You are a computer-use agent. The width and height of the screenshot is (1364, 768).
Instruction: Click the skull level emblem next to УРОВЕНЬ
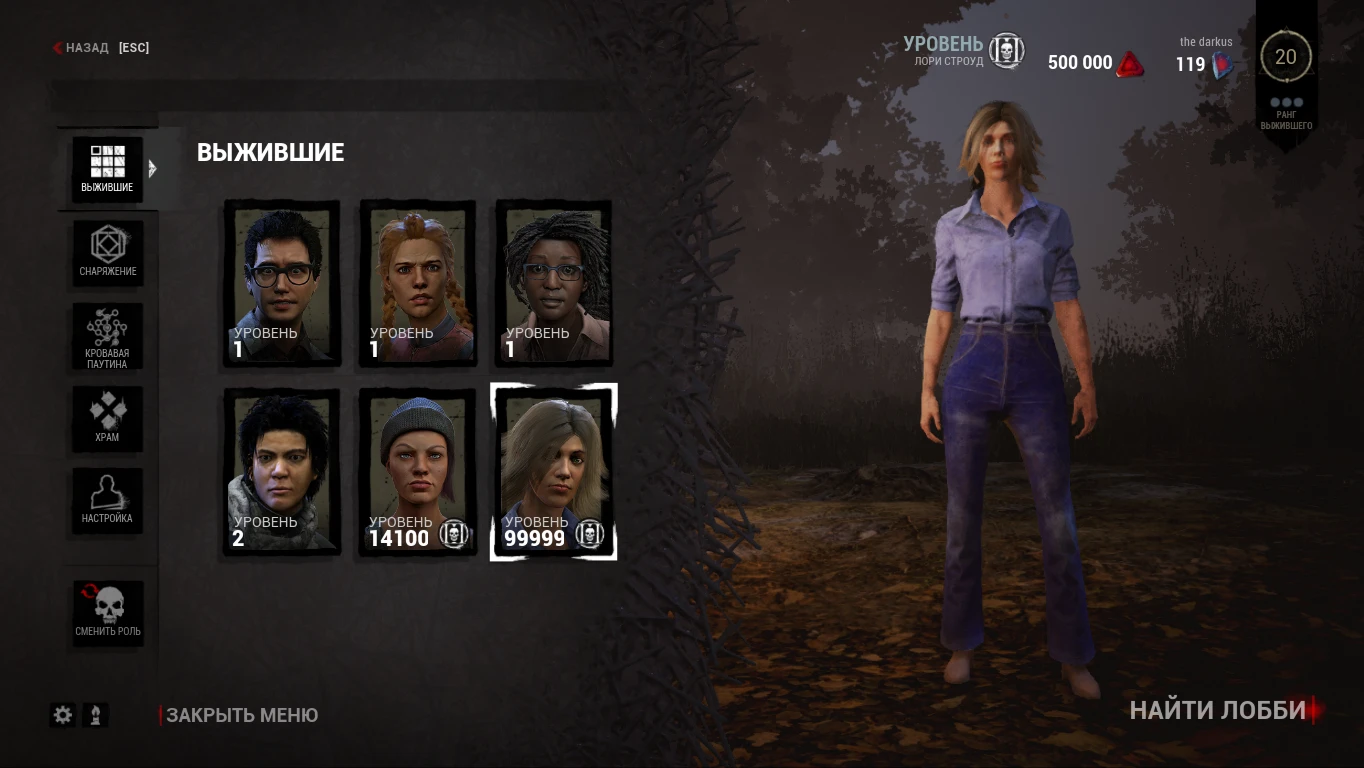[x=1007, y=52]
